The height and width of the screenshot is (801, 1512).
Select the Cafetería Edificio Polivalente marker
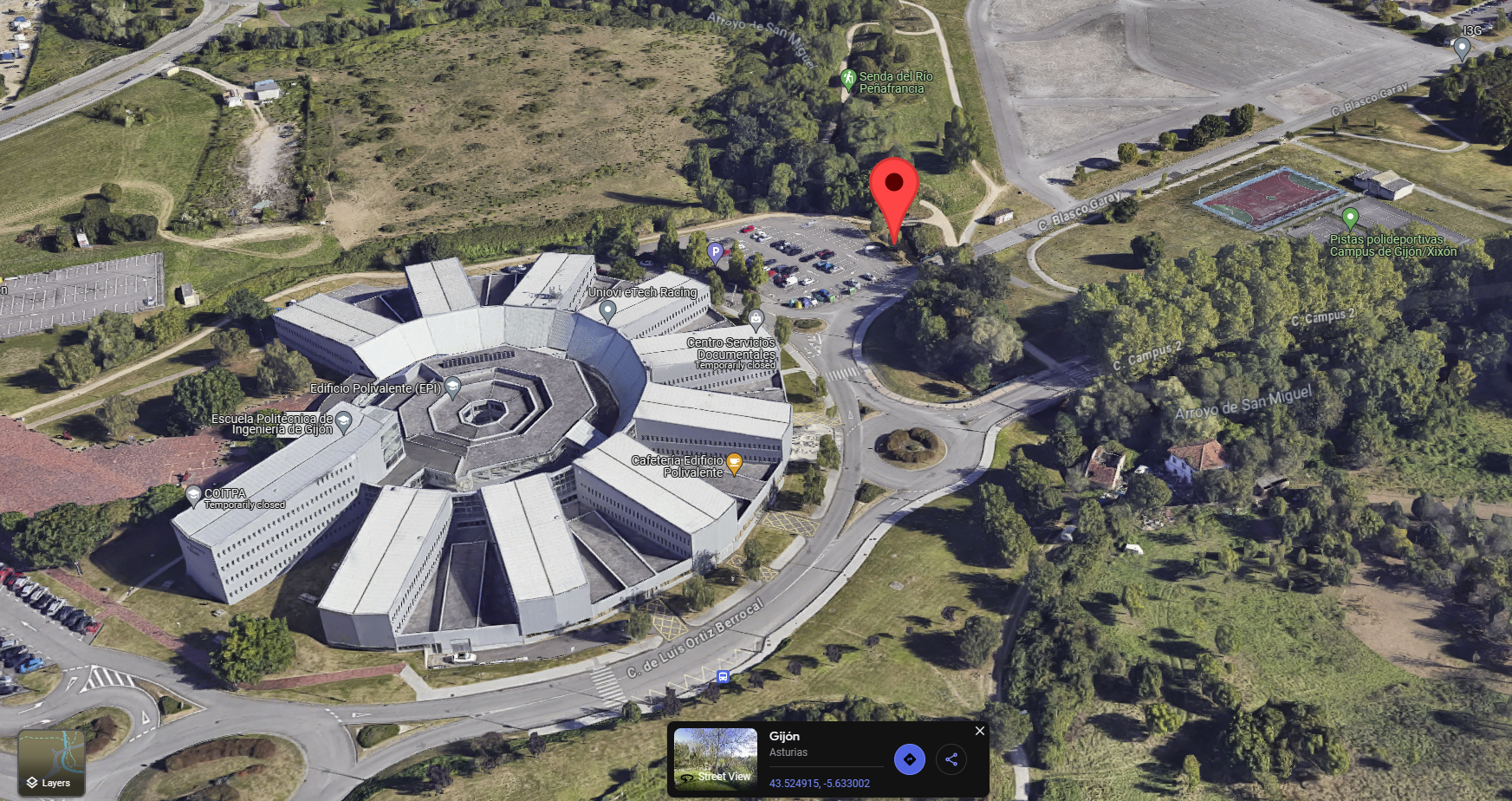(x=734, y=463)
